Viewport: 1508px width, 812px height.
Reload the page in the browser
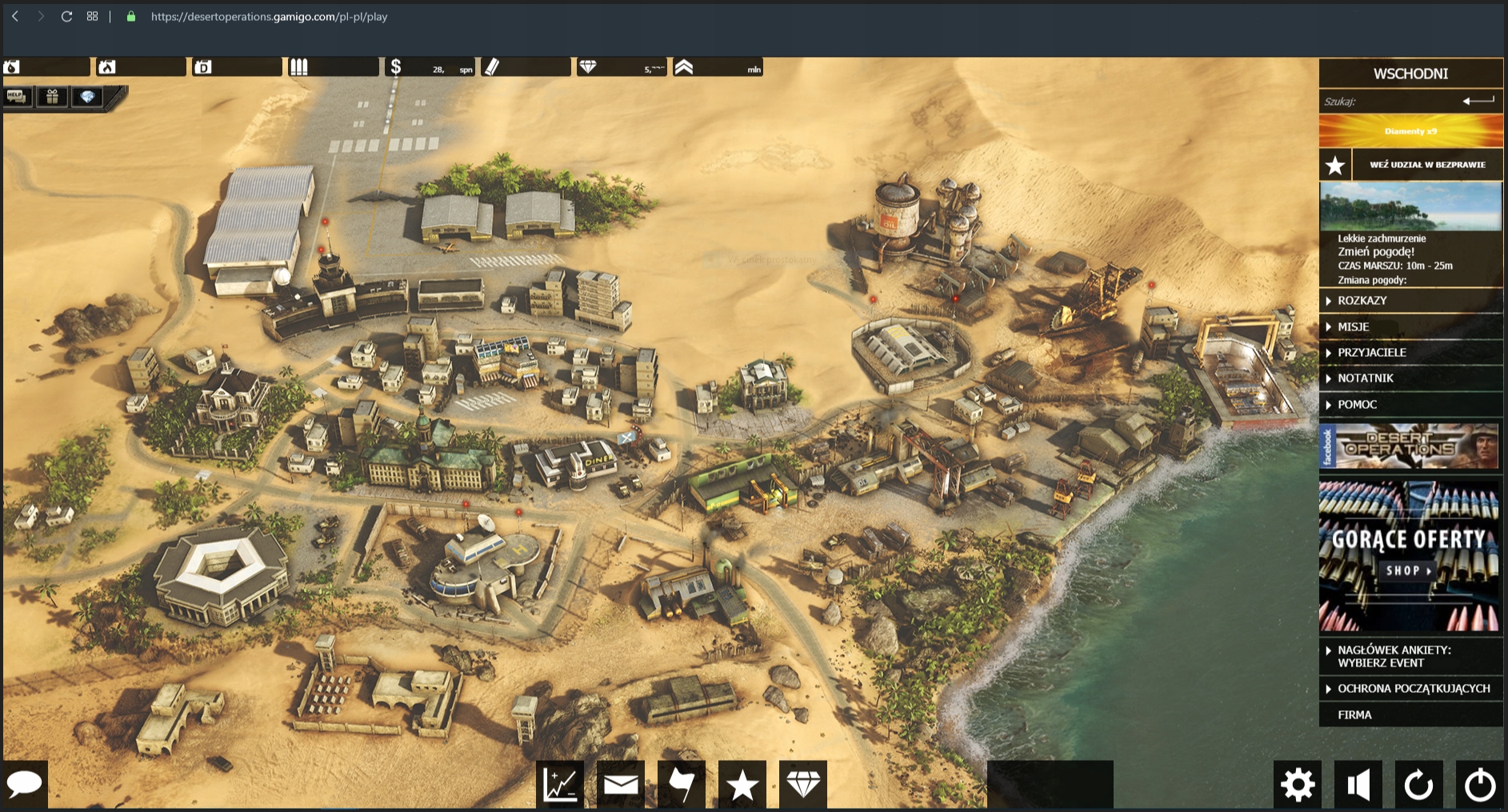coord(67,16)
